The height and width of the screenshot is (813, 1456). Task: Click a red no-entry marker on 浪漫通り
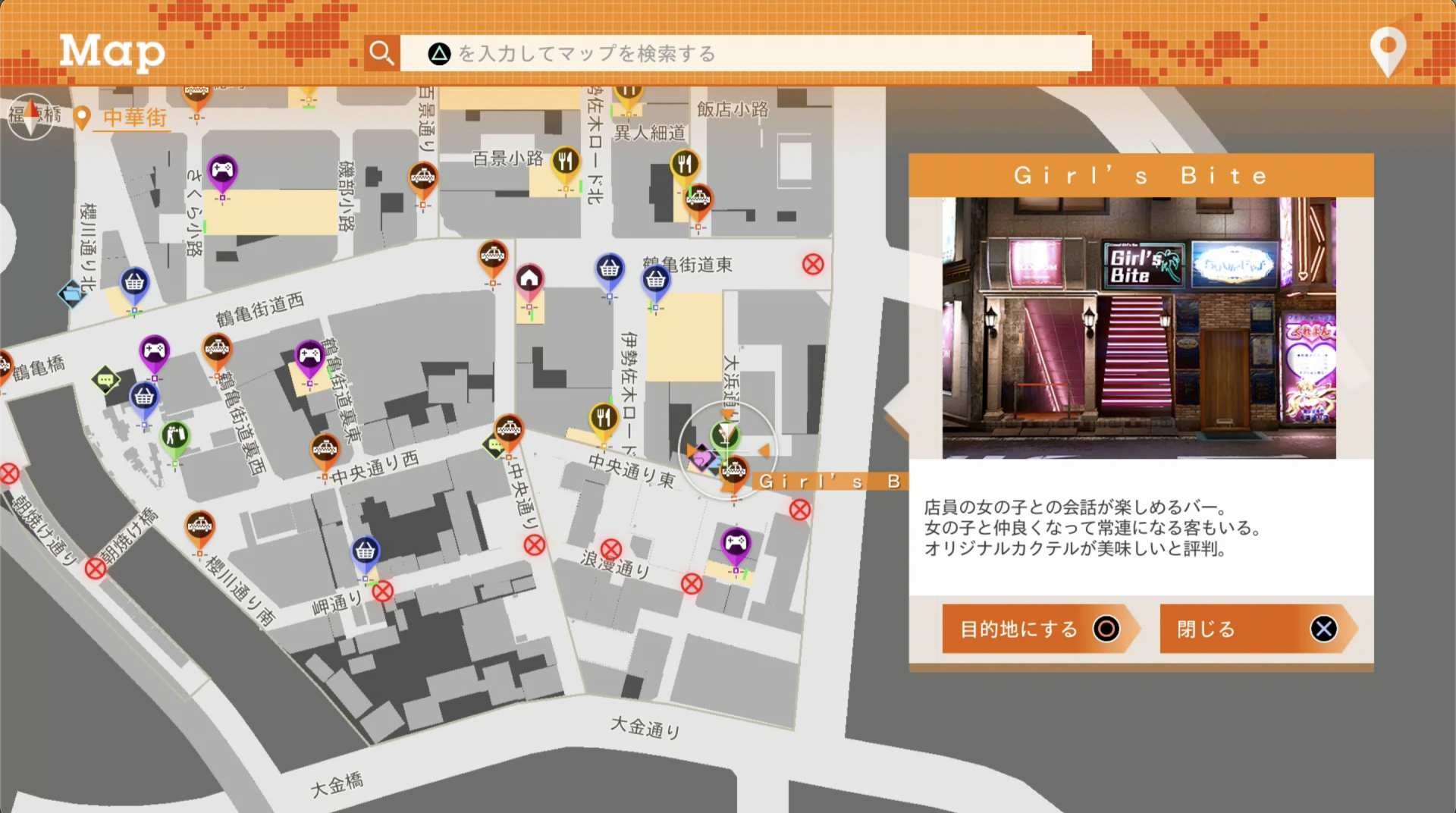611,548
